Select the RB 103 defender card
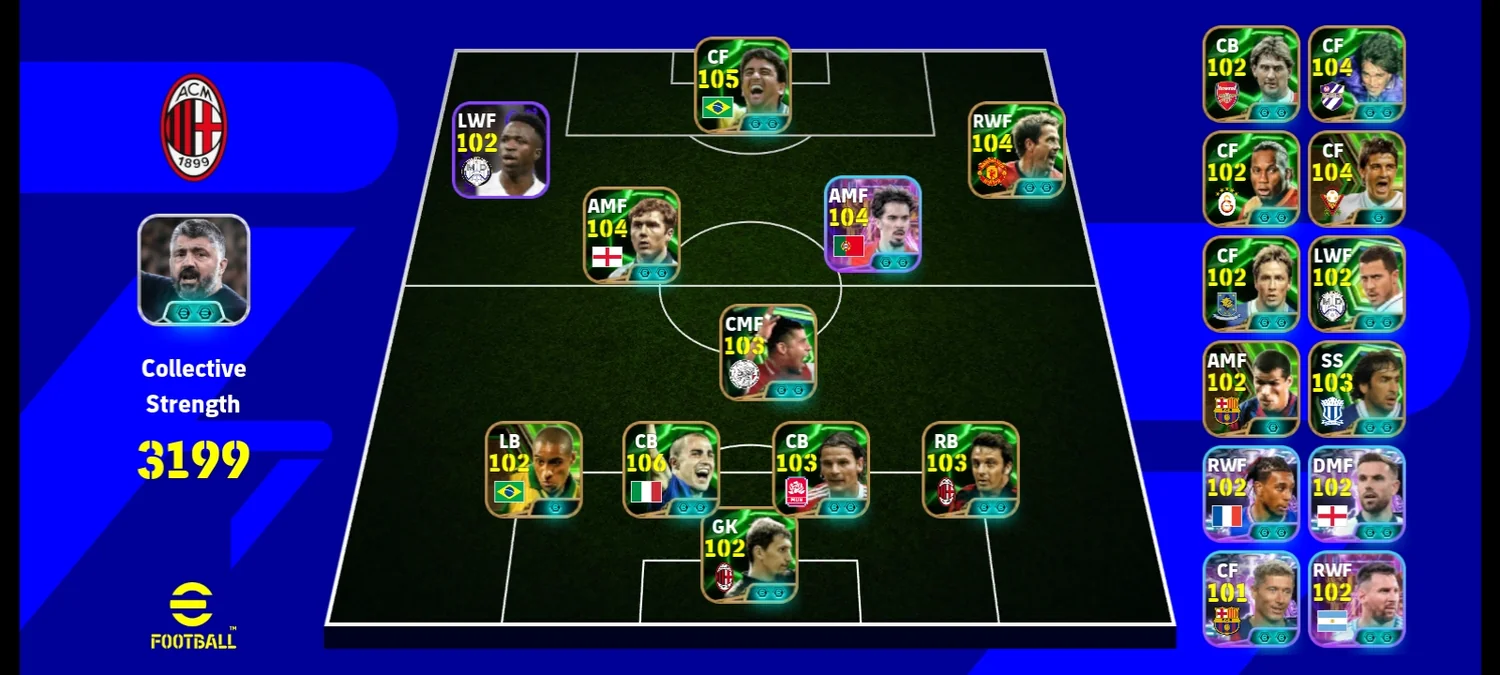This screenshot has height=675, width=1500. (x=970, y=469)
